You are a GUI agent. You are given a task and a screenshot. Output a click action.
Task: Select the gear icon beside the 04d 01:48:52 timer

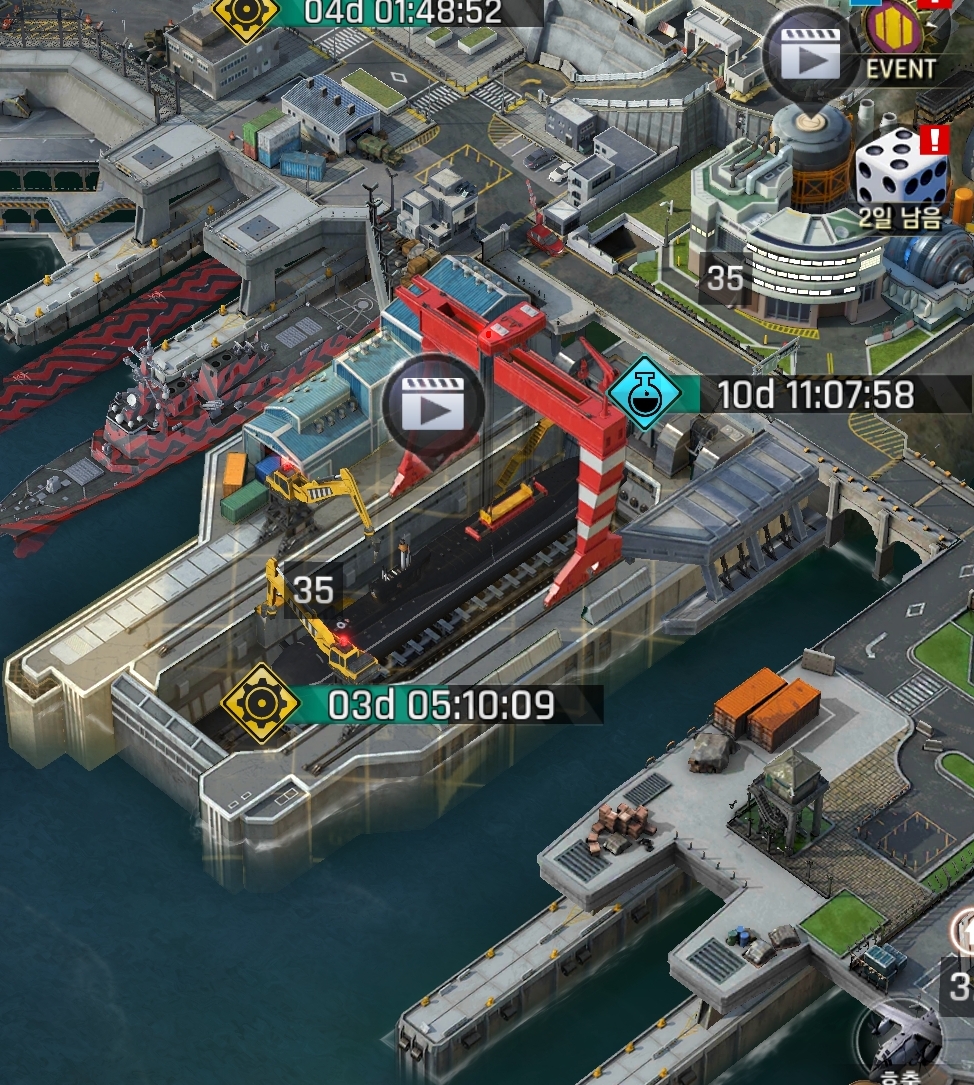pos(244,14)
